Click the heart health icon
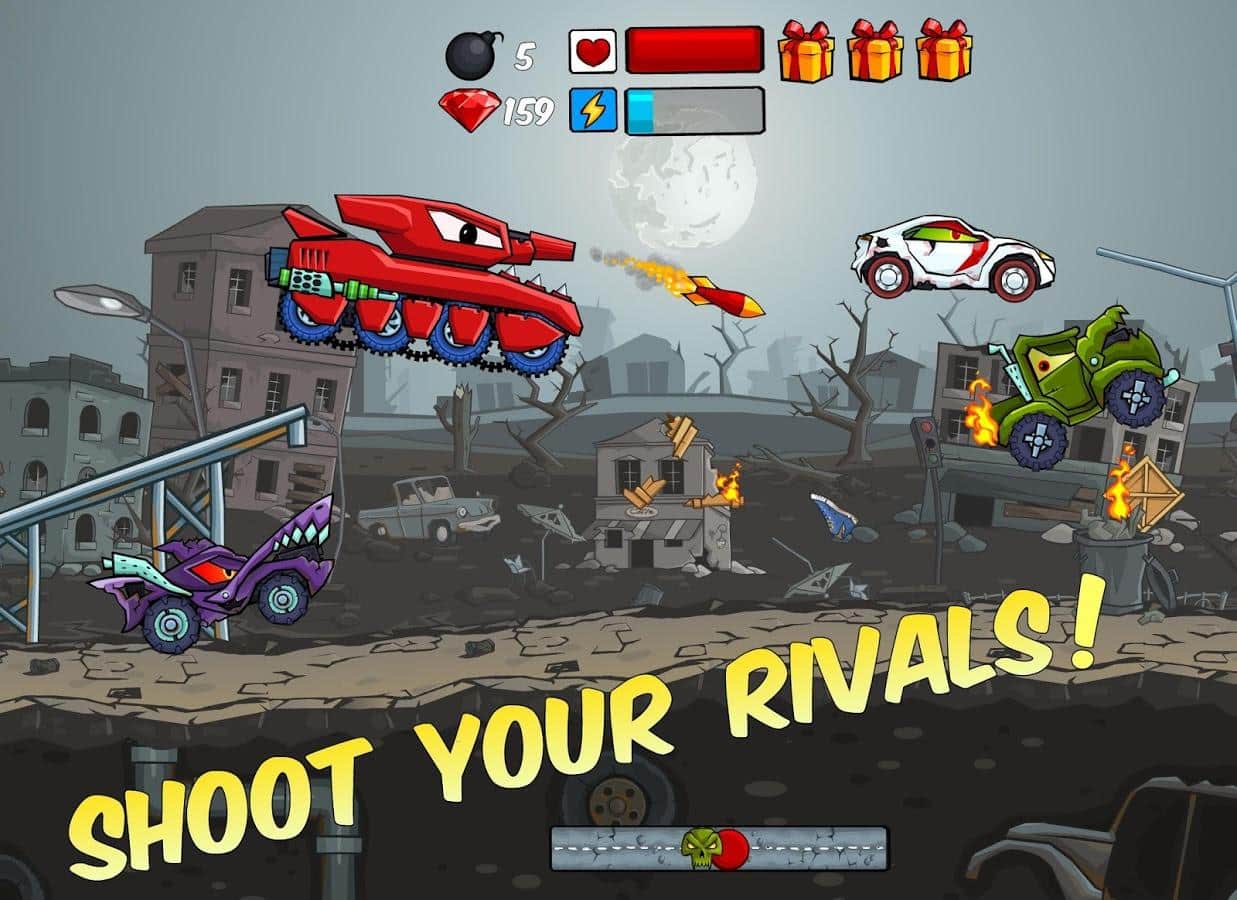The image size is (1237, 900). pyautogui.click(x=593, y=51)
